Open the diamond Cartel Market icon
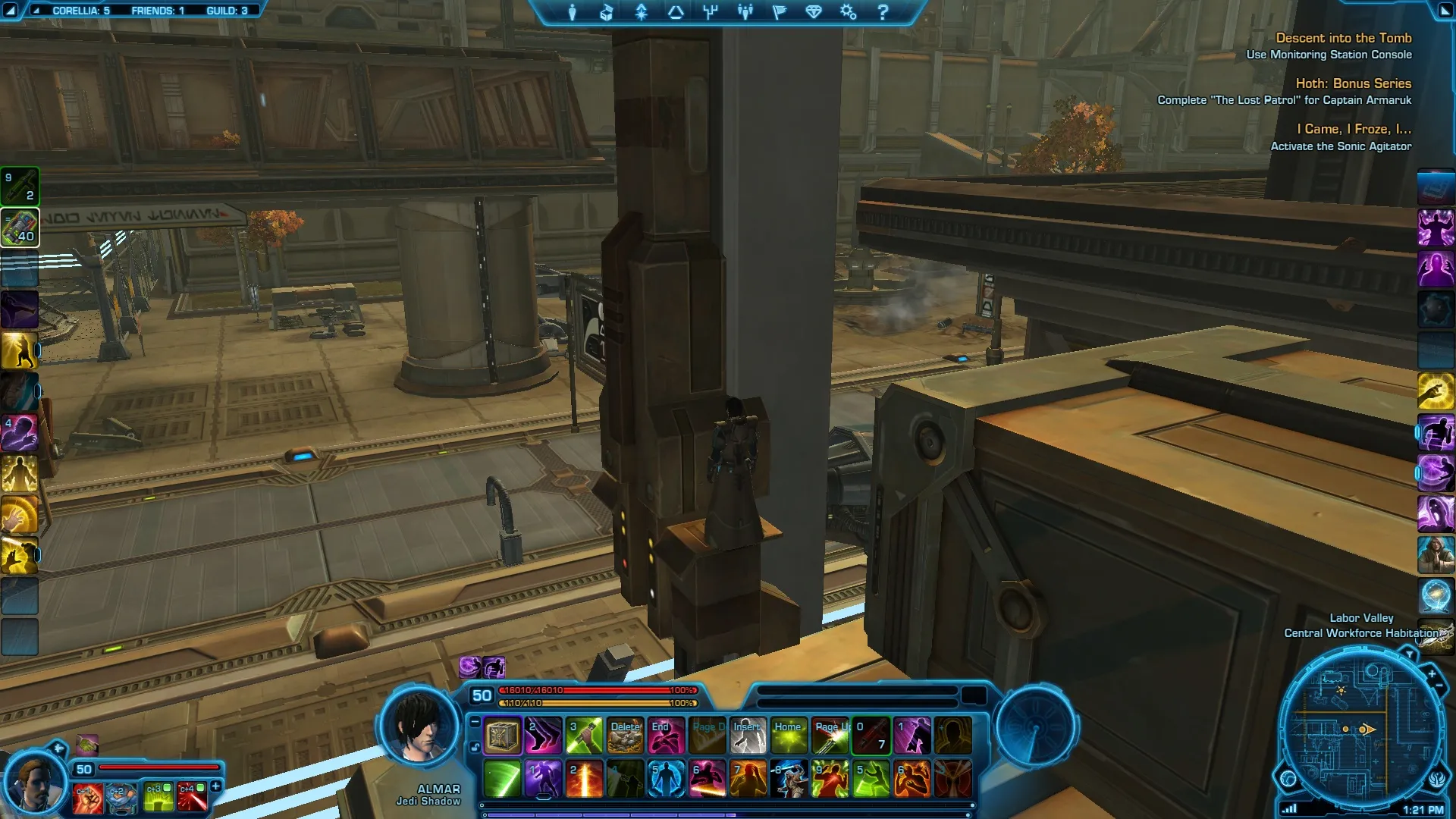The height and width of the screenshot is (819, 1456). tap(814, 12)
